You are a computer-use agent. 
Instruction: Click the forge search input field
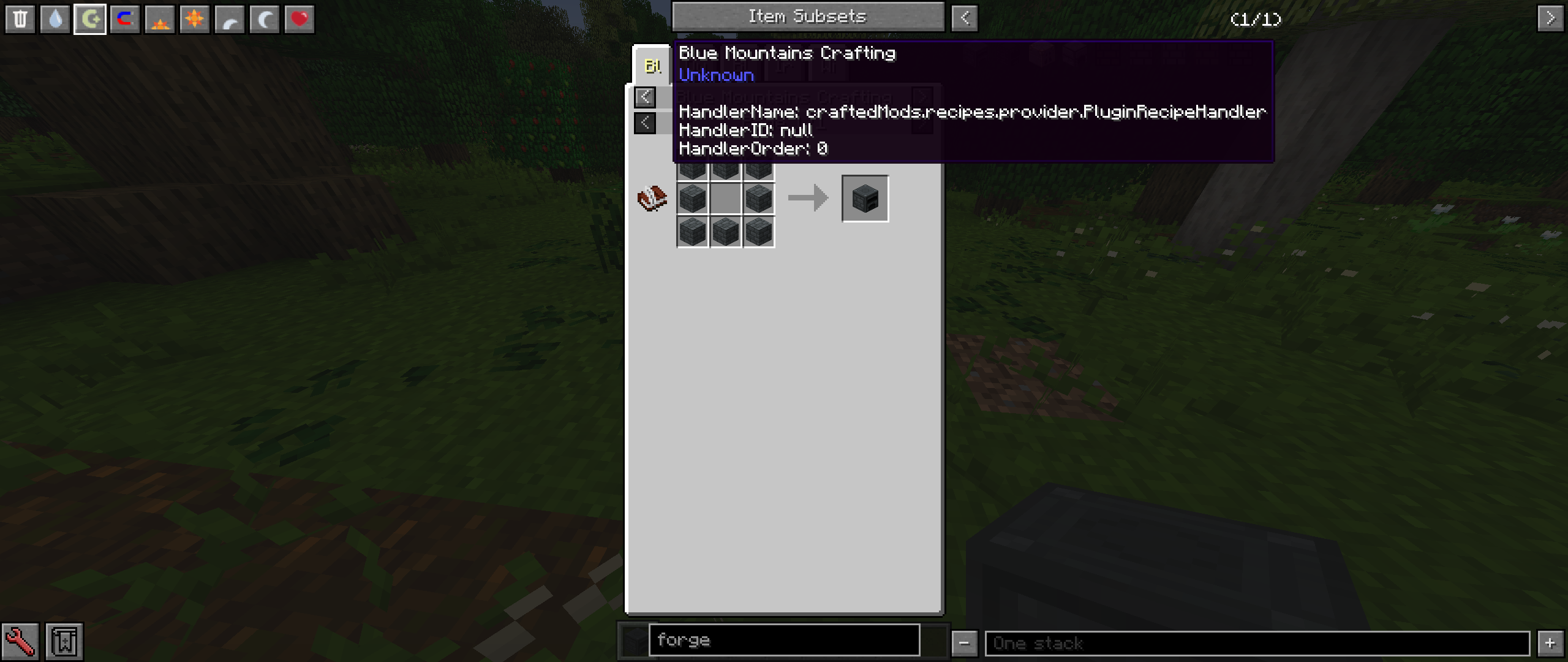(784, 641)
